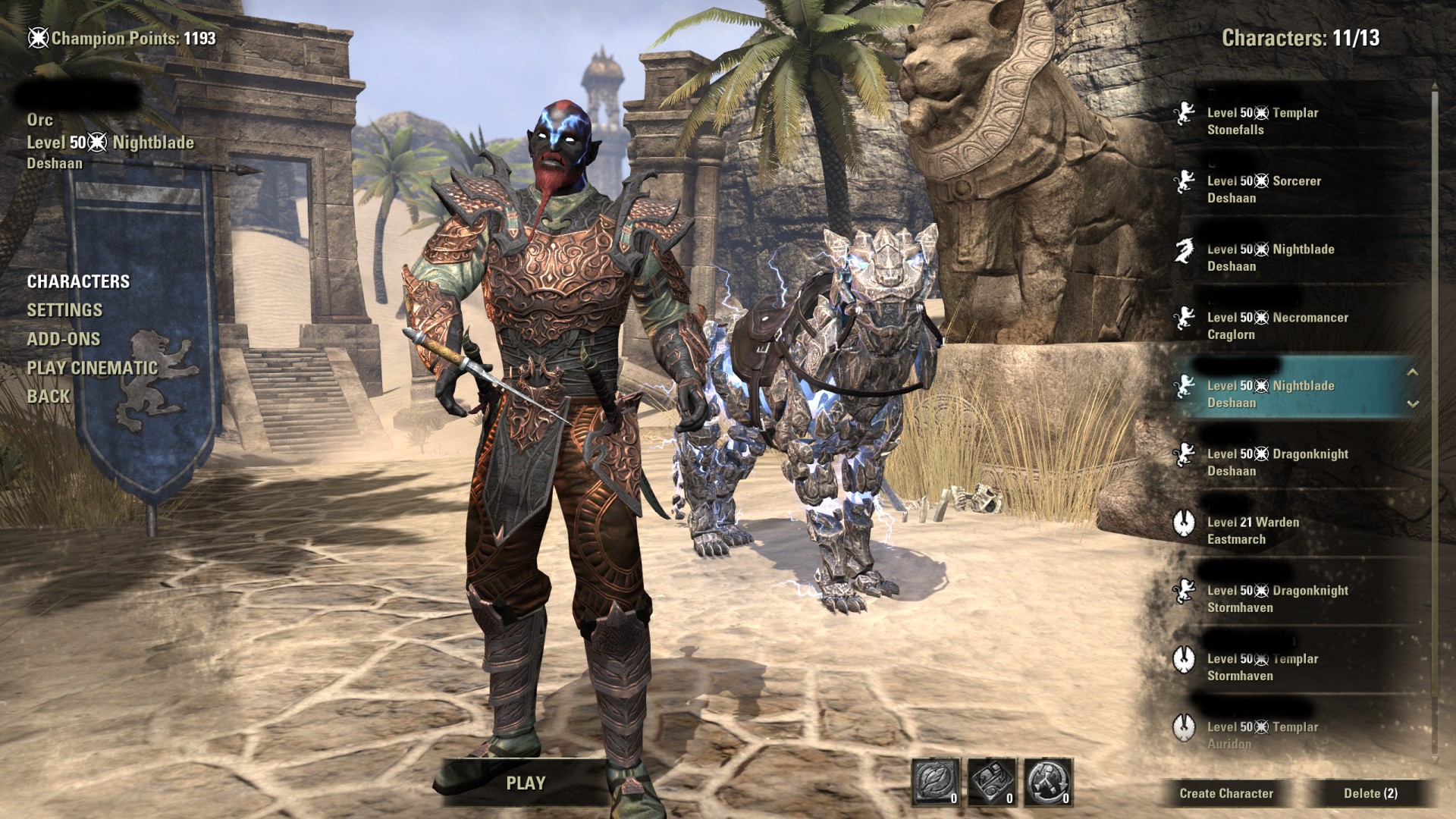Click the Create Character button
This screenshot has width=1456, height=819.
click(x=1225, y=793)
